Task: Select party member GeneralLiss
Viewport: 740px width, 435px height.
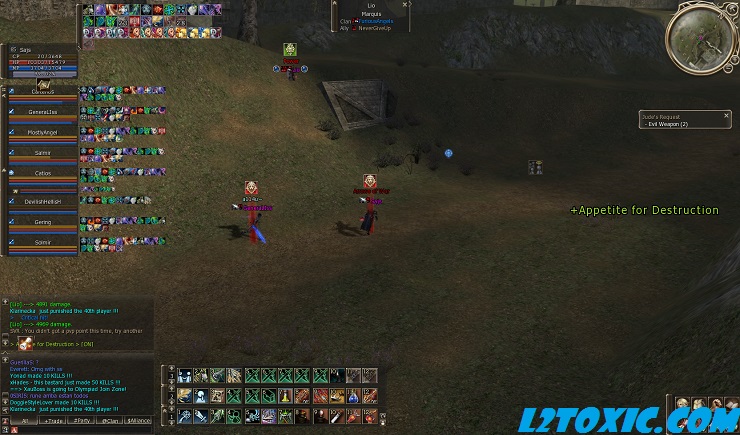Action: pos(43,112)
